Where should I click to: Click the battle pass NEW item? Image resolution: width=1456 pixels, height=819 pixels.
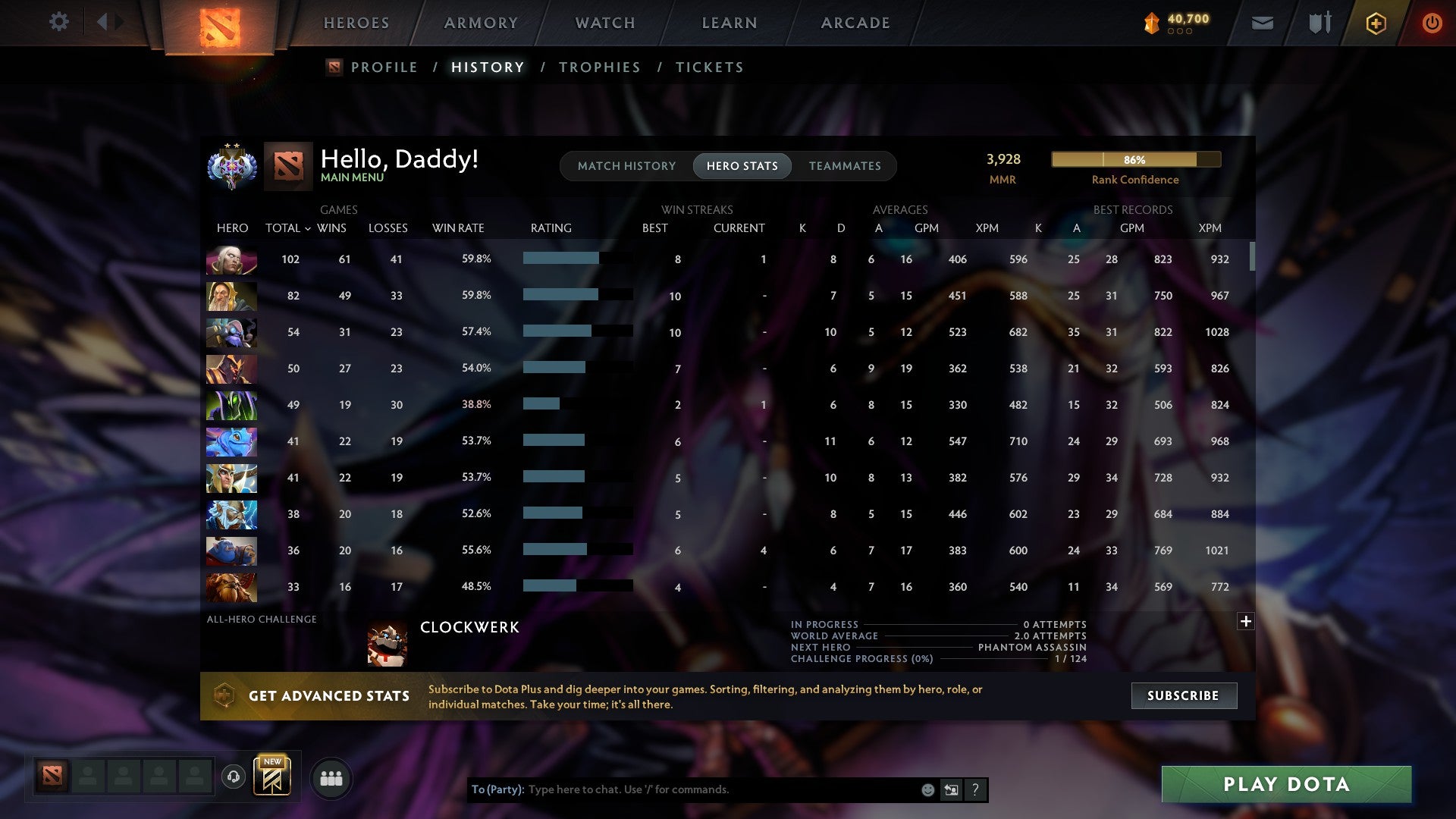coord(273,775)
